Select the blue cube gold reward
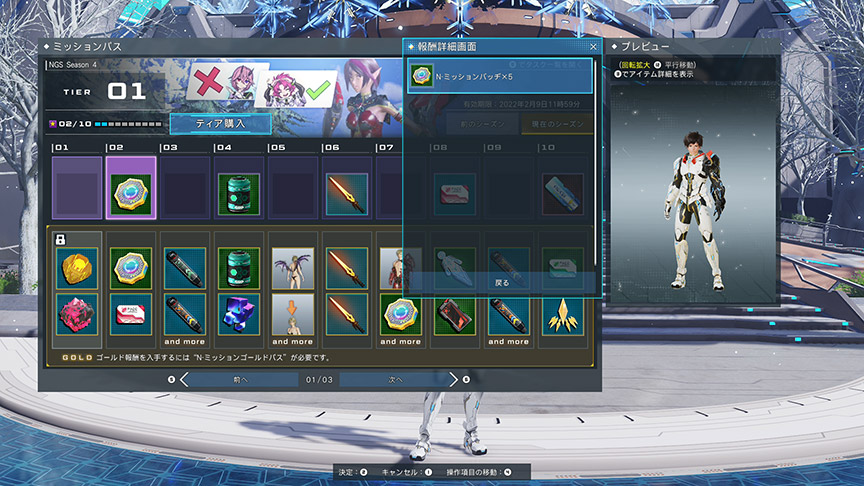Image resolution: width=864 pixels, height=486 pixels. [x=238, y=314]
